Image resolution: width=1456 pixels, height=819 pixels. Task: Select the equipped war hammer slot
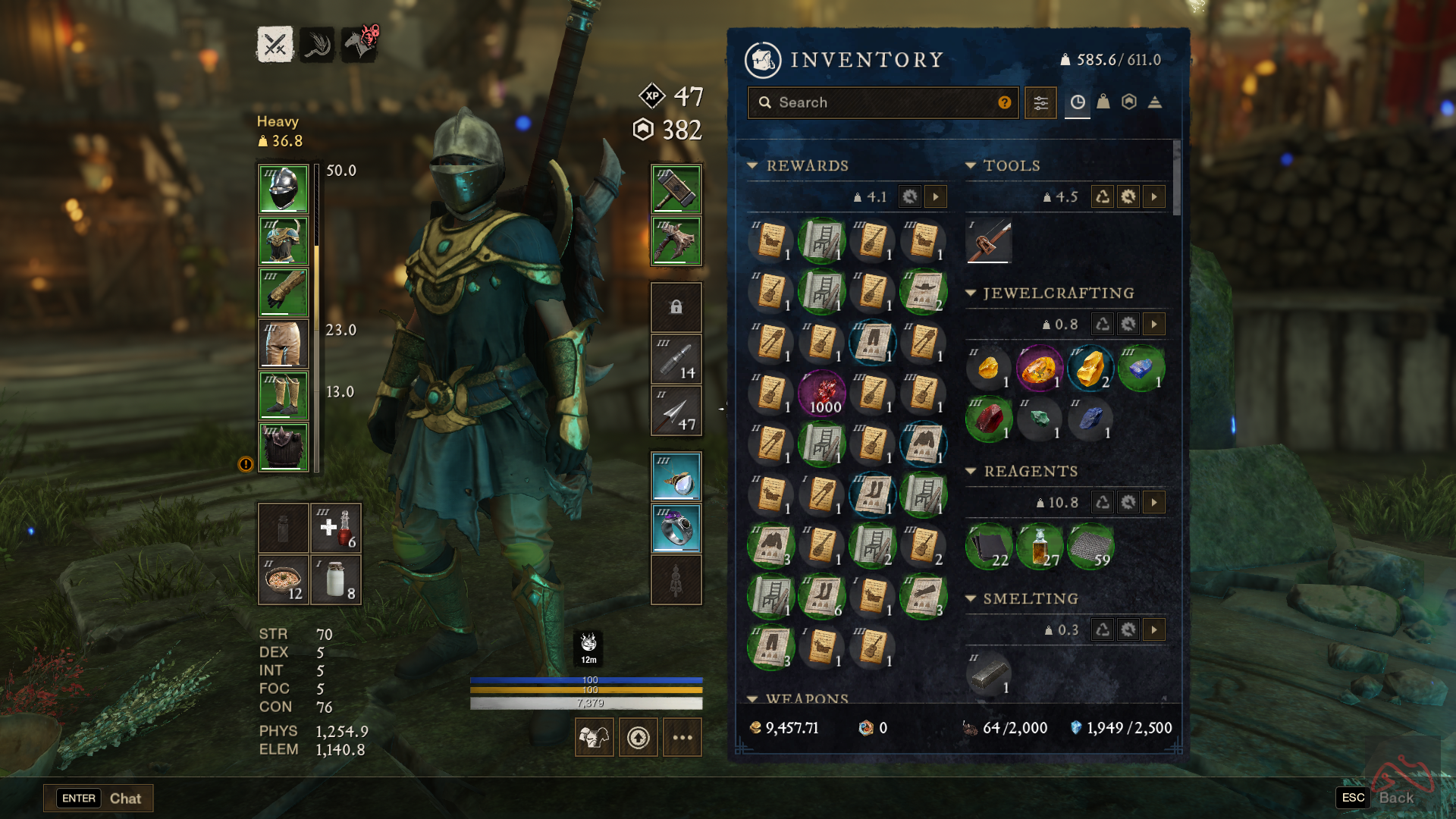(676, 189)
